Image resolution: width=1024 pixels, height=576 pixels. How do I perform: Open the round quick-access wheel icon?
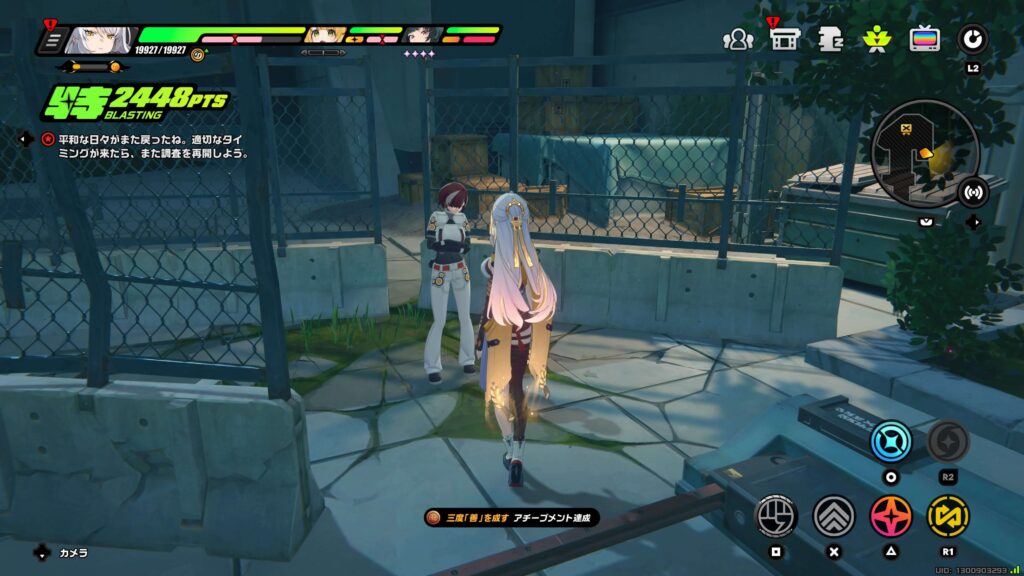pos(972,40)
